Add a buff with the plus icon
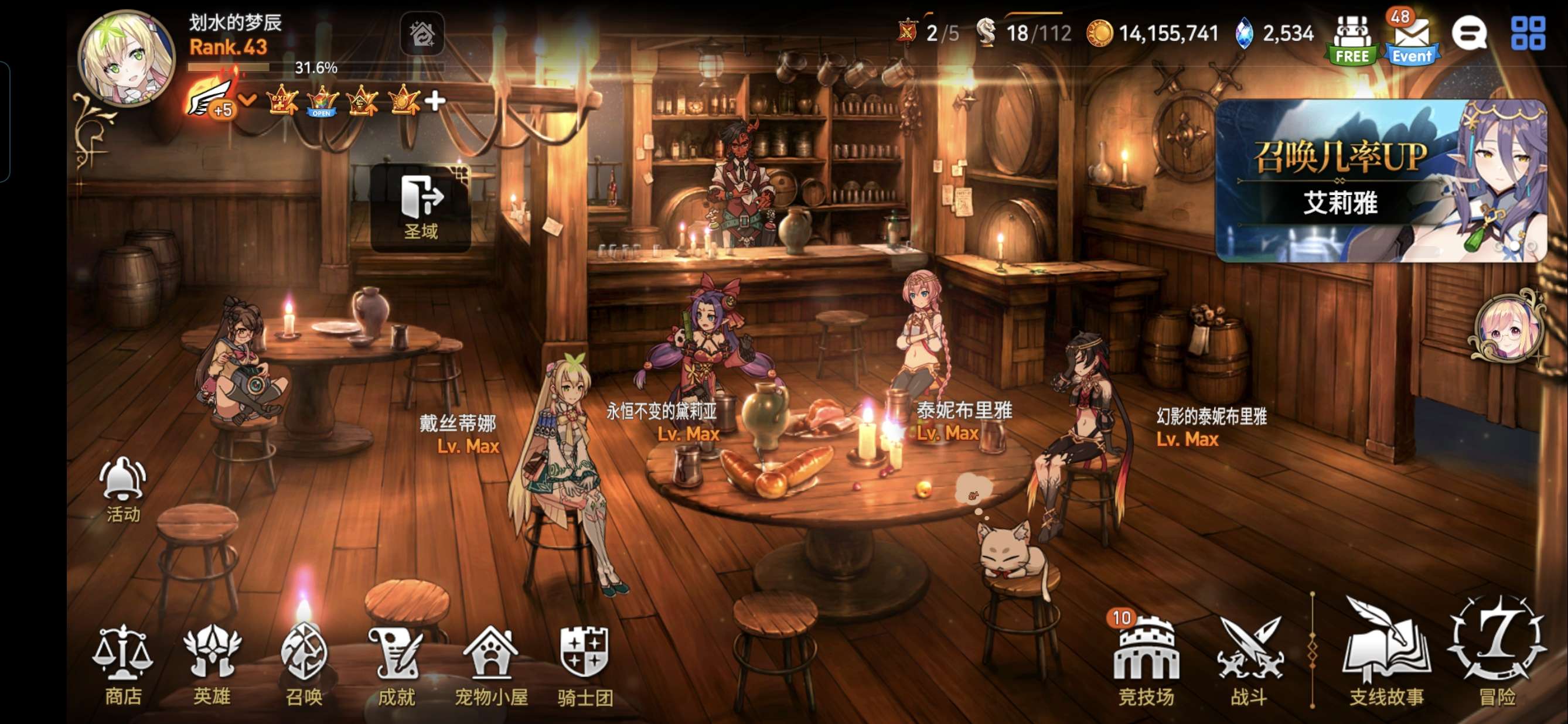This screenshot has width=1568, height=724. click(435, 100)
